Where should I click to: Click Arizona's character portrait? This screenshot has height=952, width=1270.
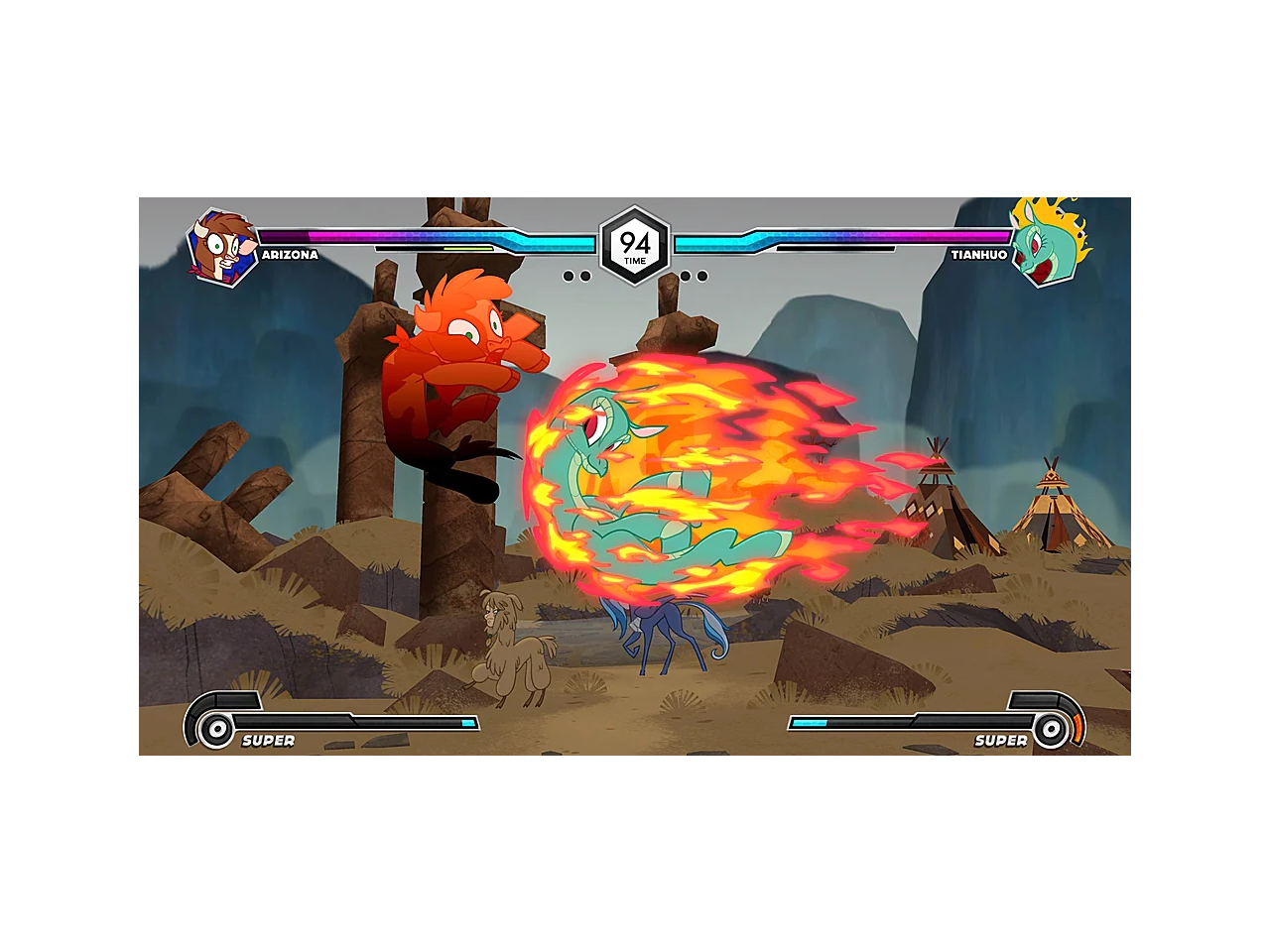coord(222,247)
